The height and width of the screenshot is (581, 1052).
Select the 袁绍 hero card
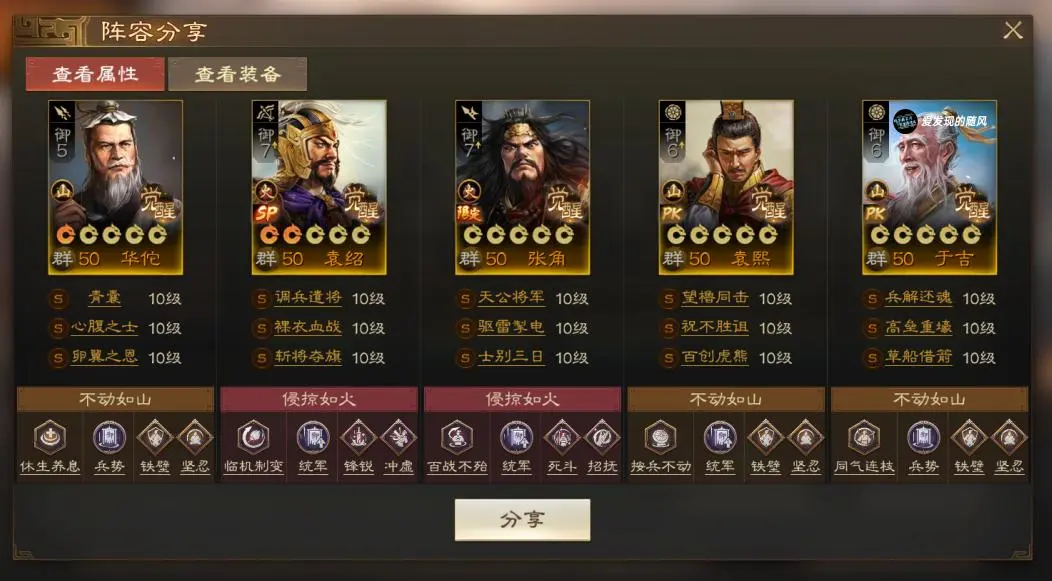point(319,186)
